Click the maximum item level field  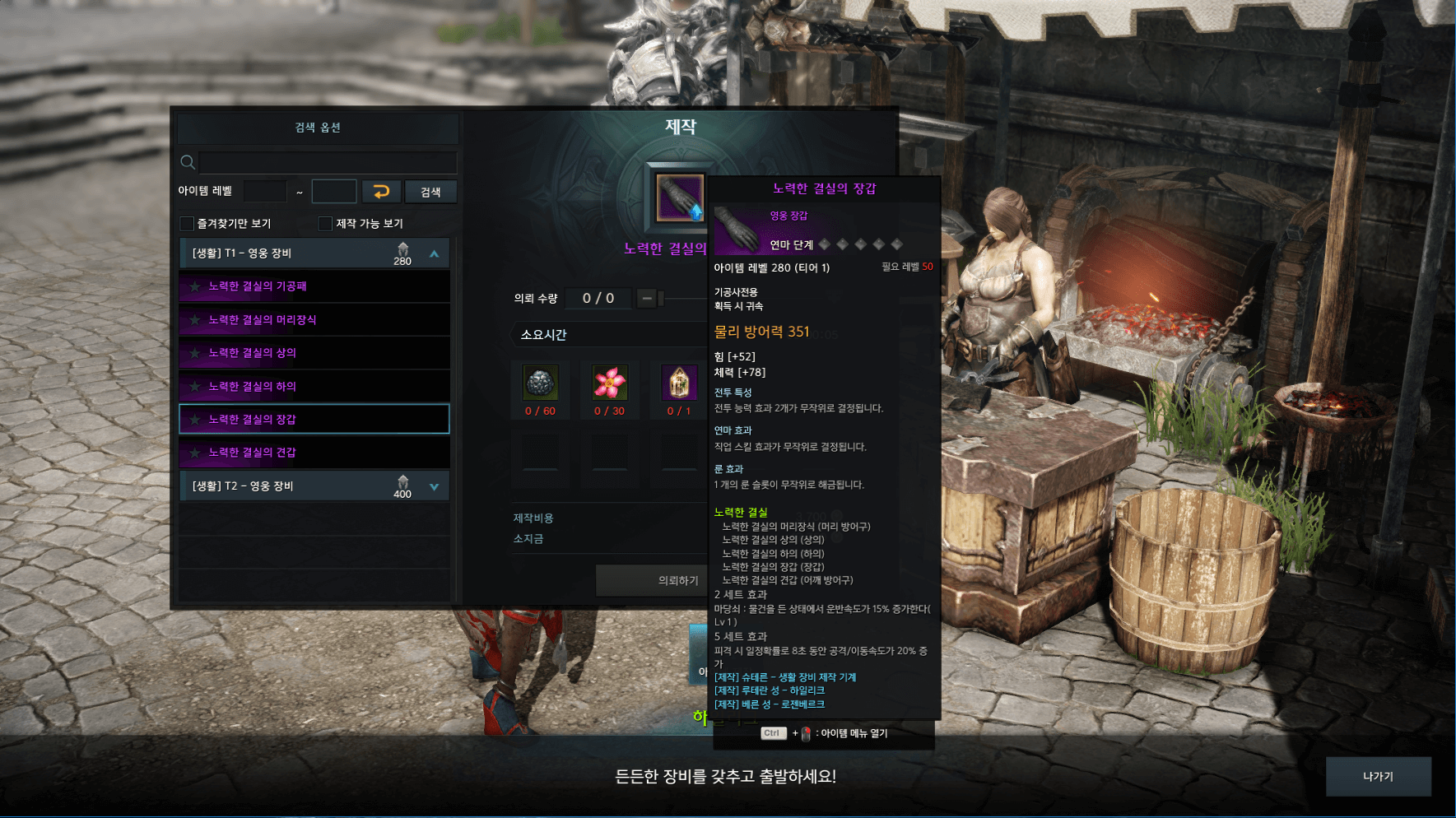coord(334,192)
